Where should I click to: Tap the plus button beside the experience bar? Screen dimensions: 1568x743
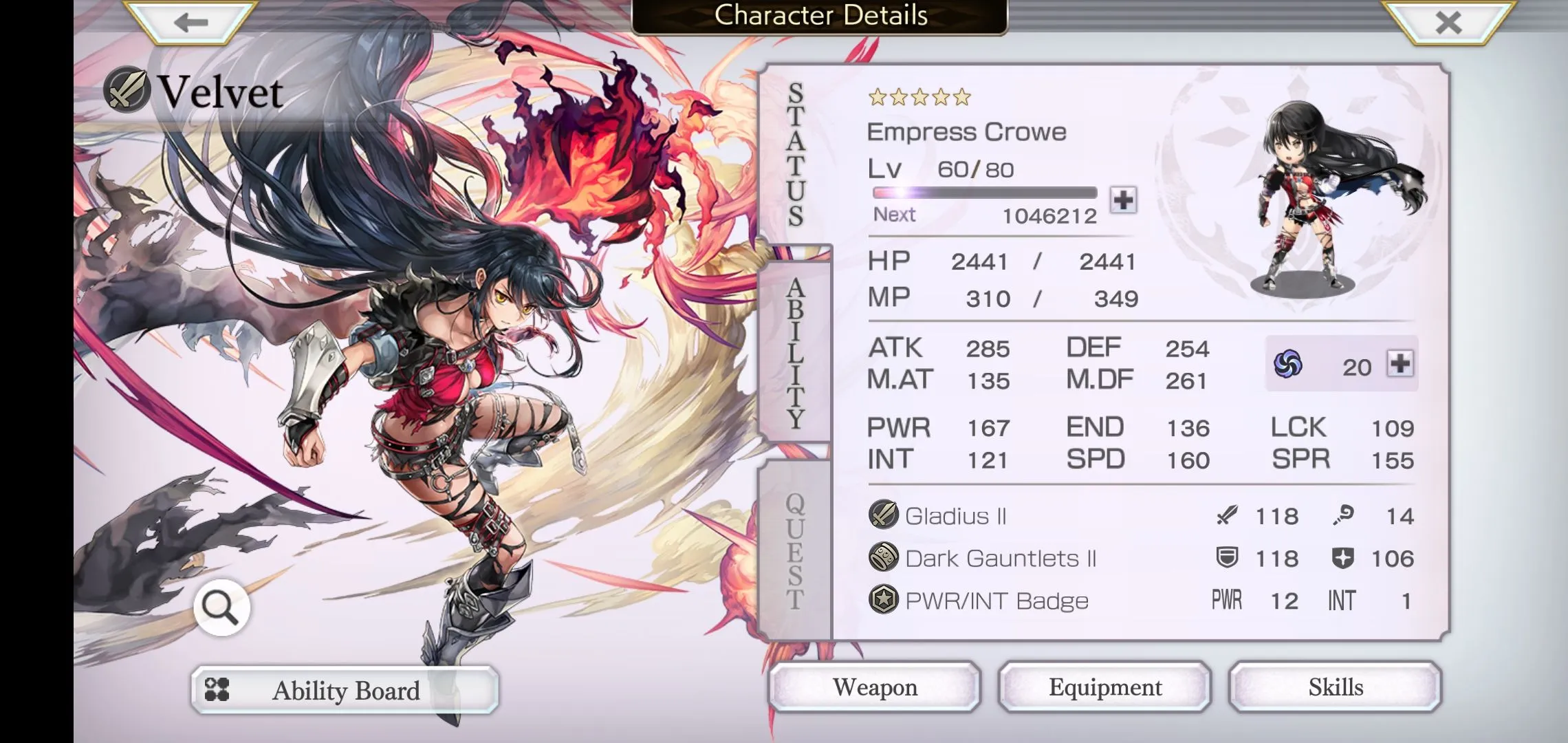1123,200
